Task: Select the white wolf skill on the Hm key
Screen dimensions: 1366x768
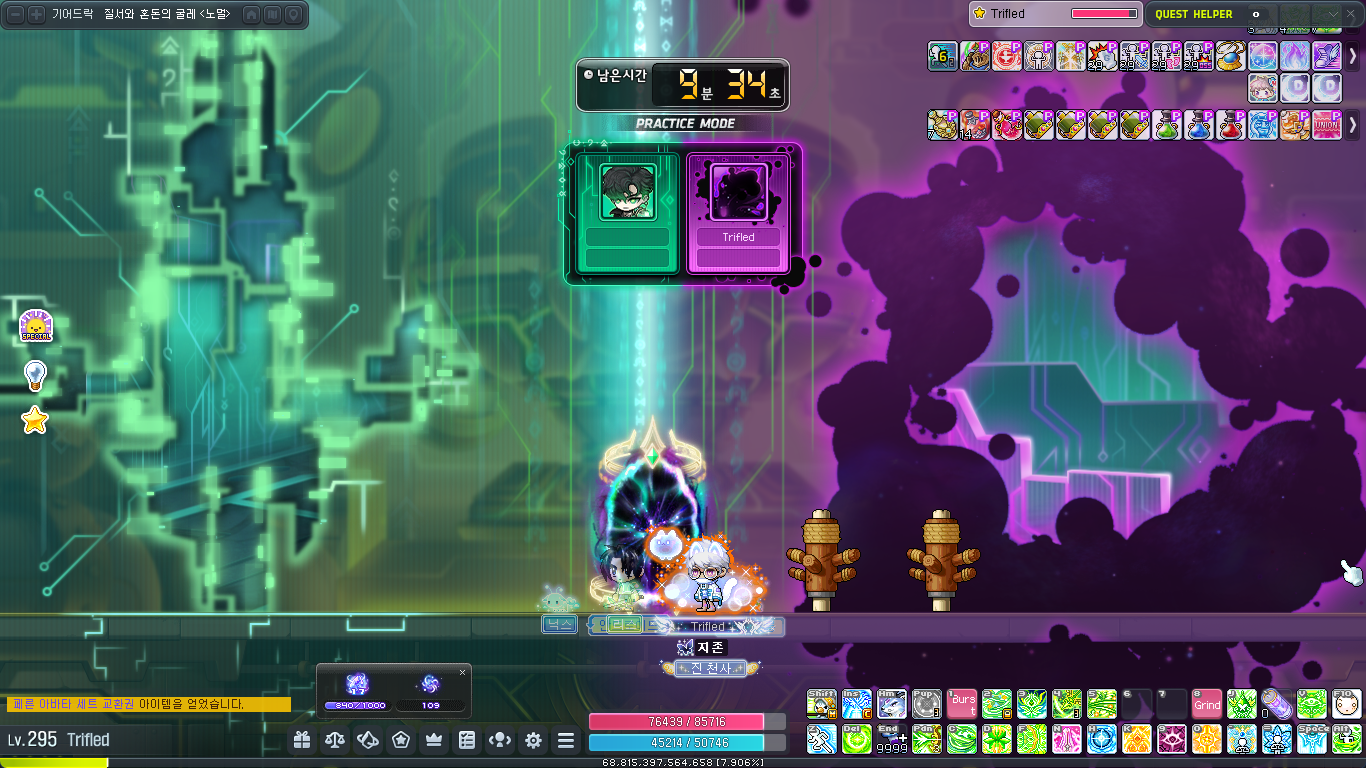Action: pyautogui.click(x=891, y=704)
